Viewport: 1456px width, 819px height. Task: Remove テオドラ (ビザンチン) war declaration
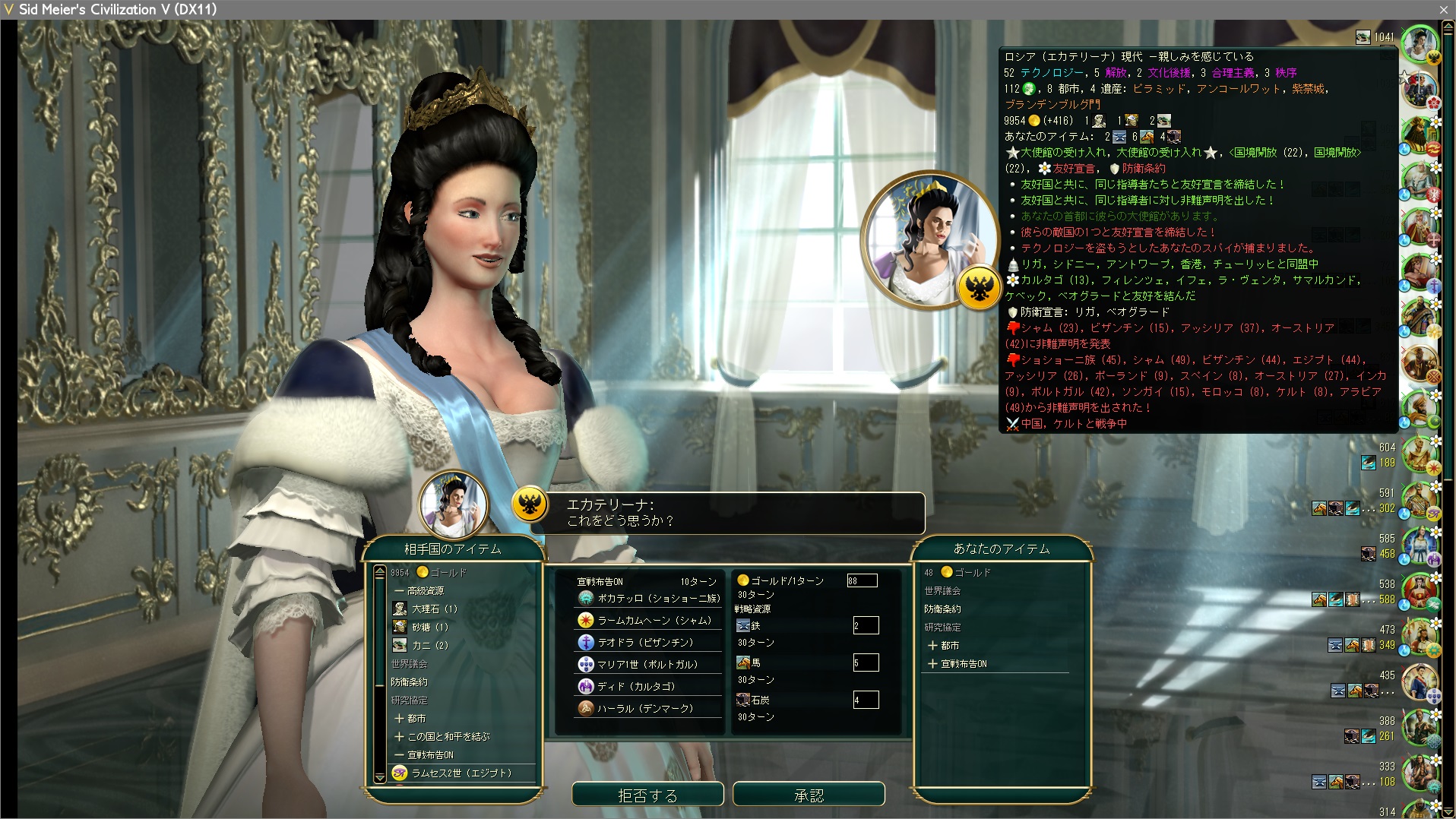[x=645, y=642]
